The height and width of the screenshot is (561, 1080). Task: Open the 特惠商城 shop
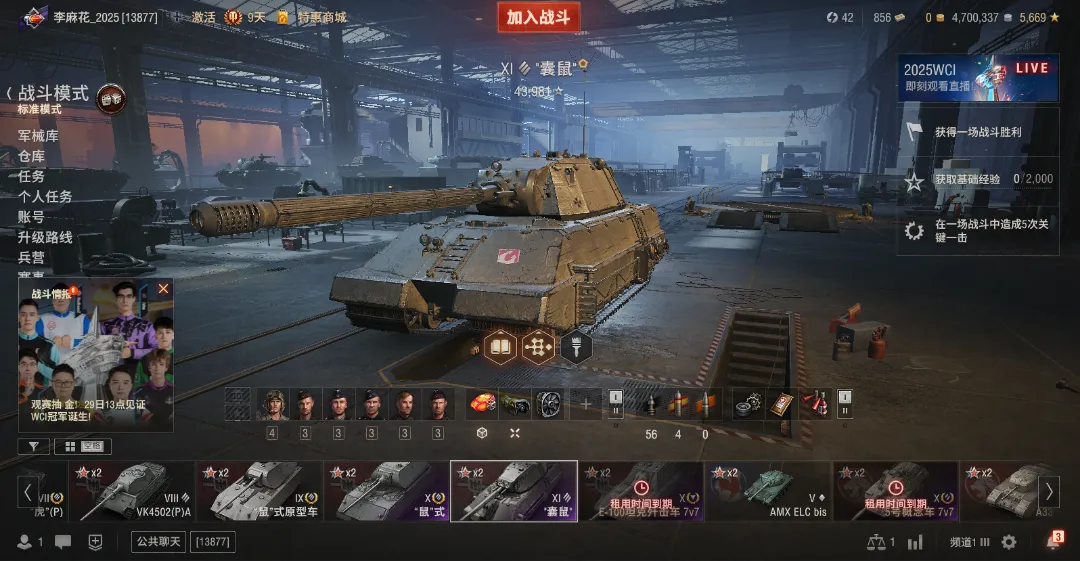pyautogui.click(x=320, y=17)
